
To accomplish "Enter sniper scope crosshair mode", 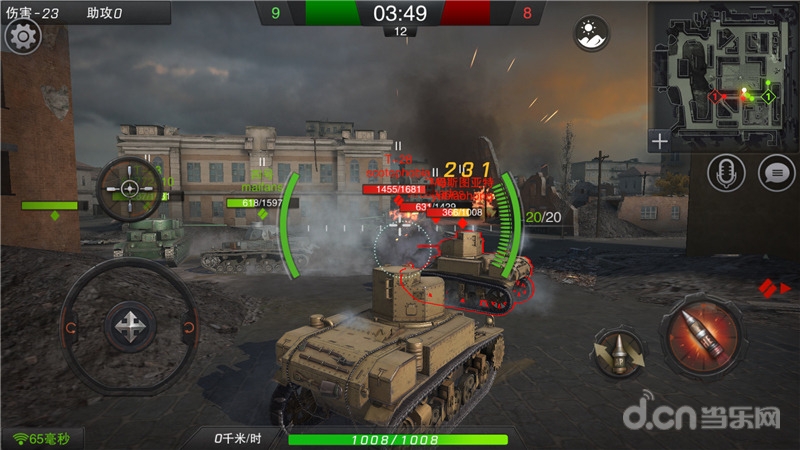I will 130,188.
